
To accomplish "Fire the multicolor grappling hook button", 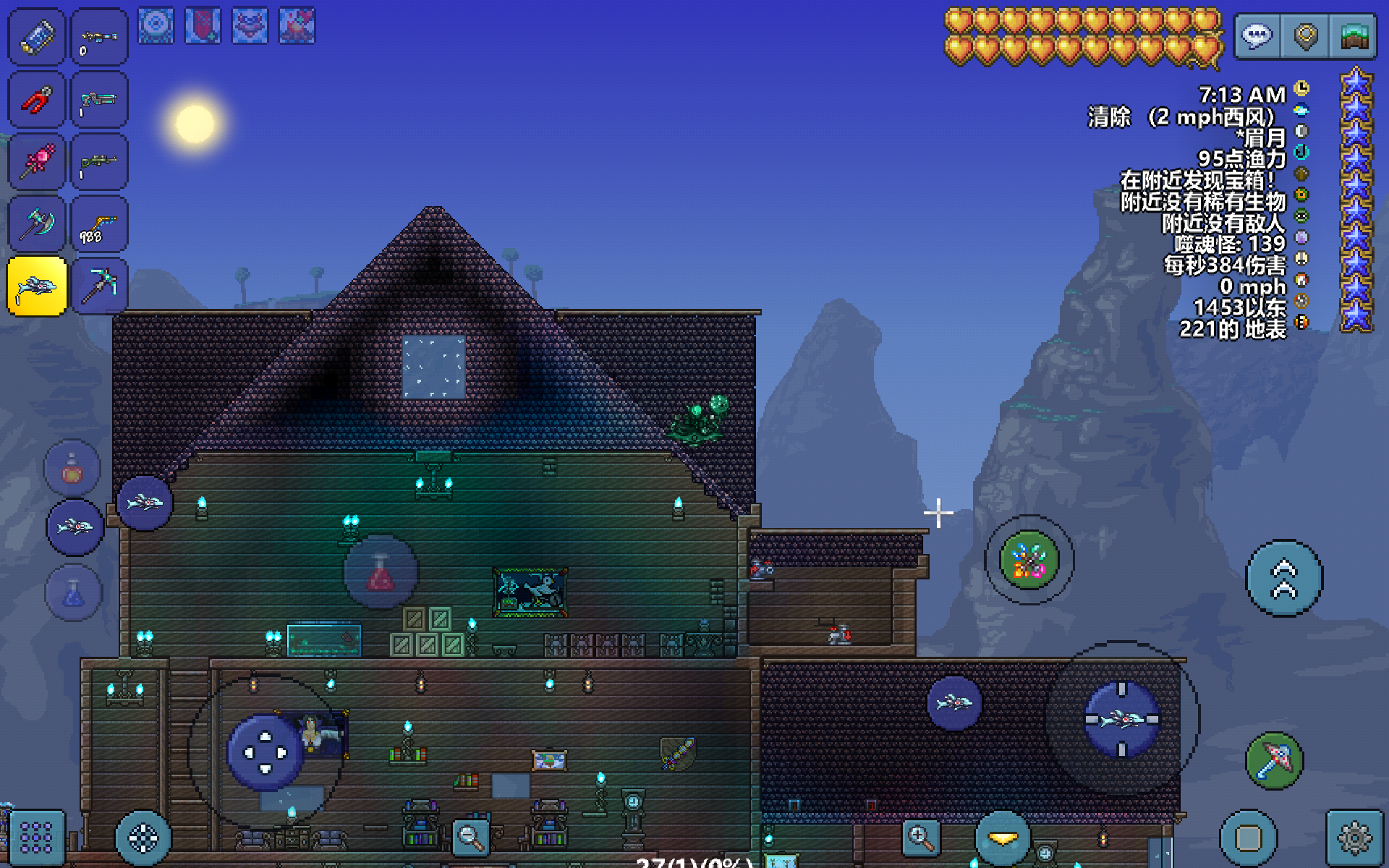I will pyautogui.click(x=1029, y=560).
